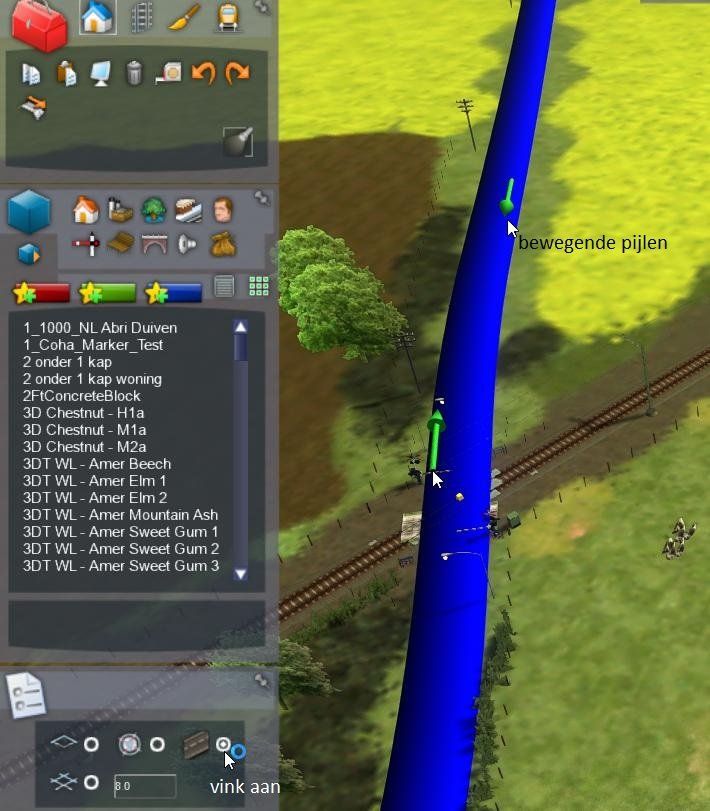Tick the radio button beside the road icon
This screenshot has height=811, width=710.
pyautogui.click(x=224, y=745)
